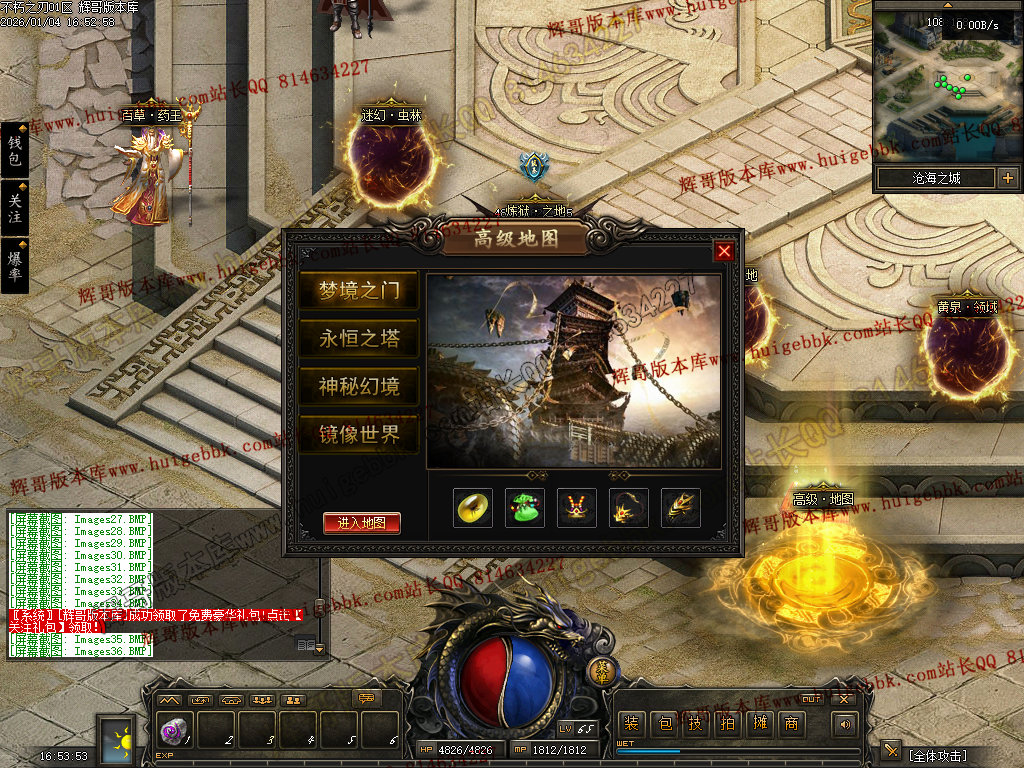The image size is (1024, 768).
Task: Close the 高级地图 window
Action: tap(724, 251)
